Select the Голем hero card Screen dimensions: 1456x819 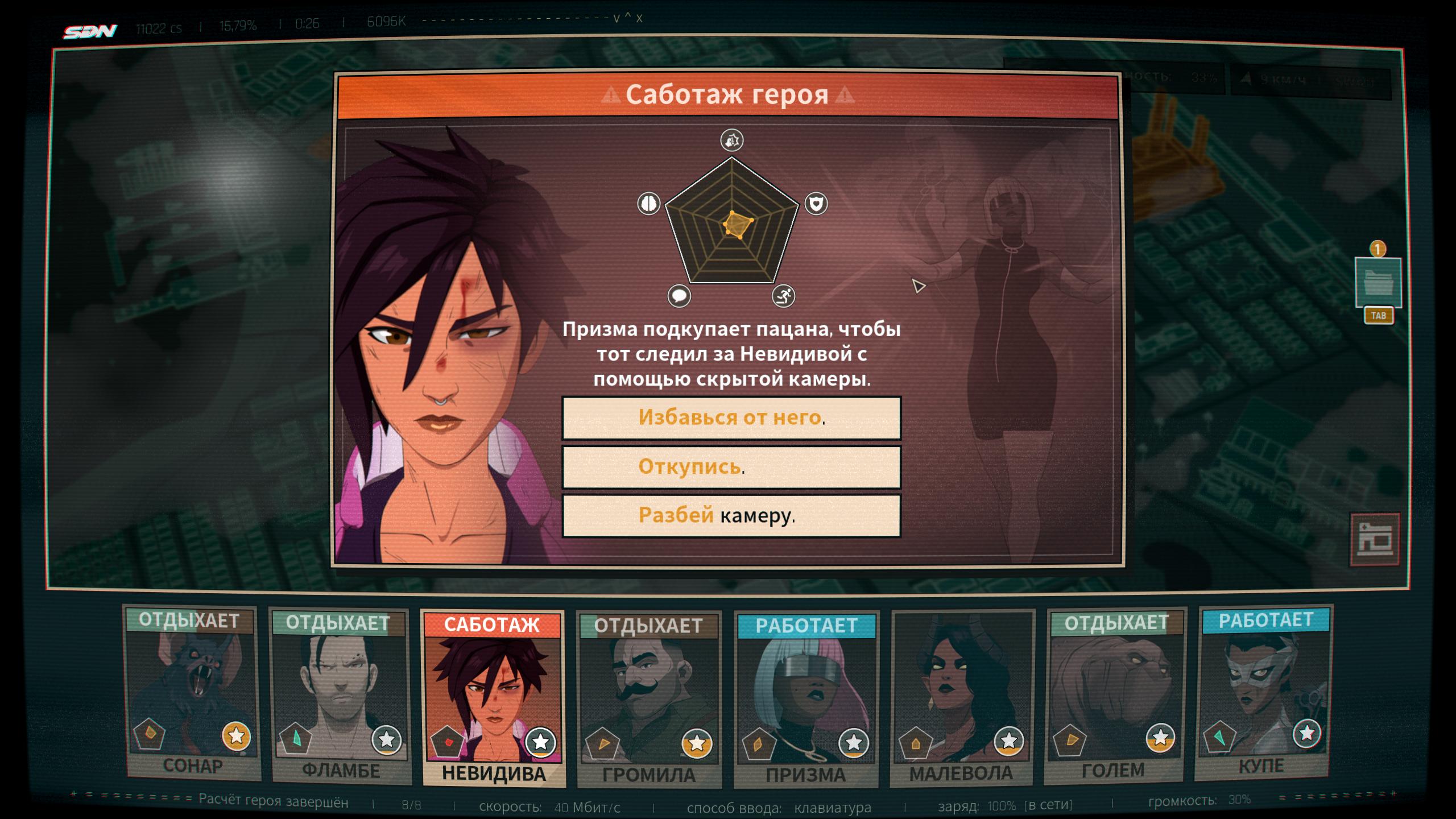click(x=1115, y=695)
